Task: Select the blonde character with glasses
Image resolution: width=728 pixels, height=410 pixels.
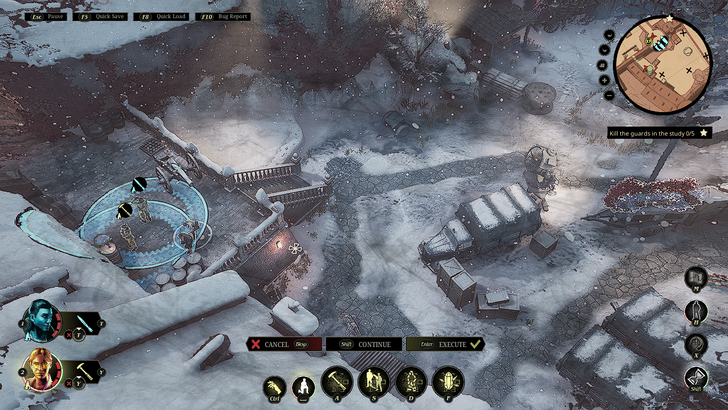Action: (41, 370)
